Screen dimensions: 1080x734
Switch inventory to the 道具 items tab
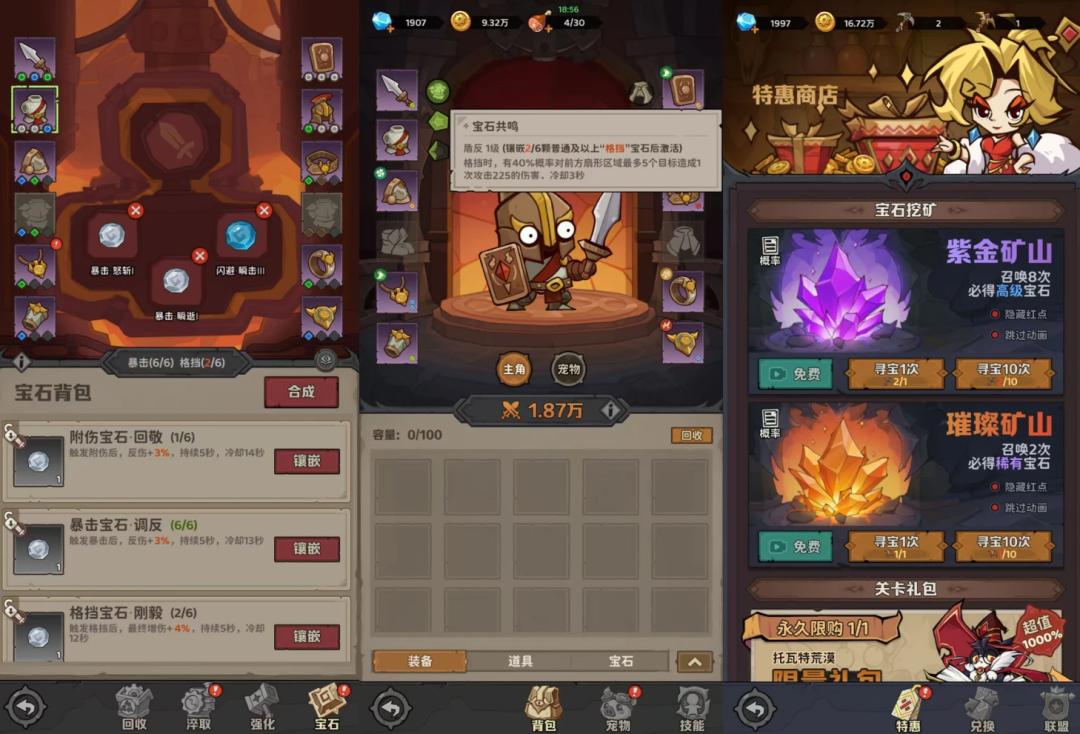coord(520,661)
